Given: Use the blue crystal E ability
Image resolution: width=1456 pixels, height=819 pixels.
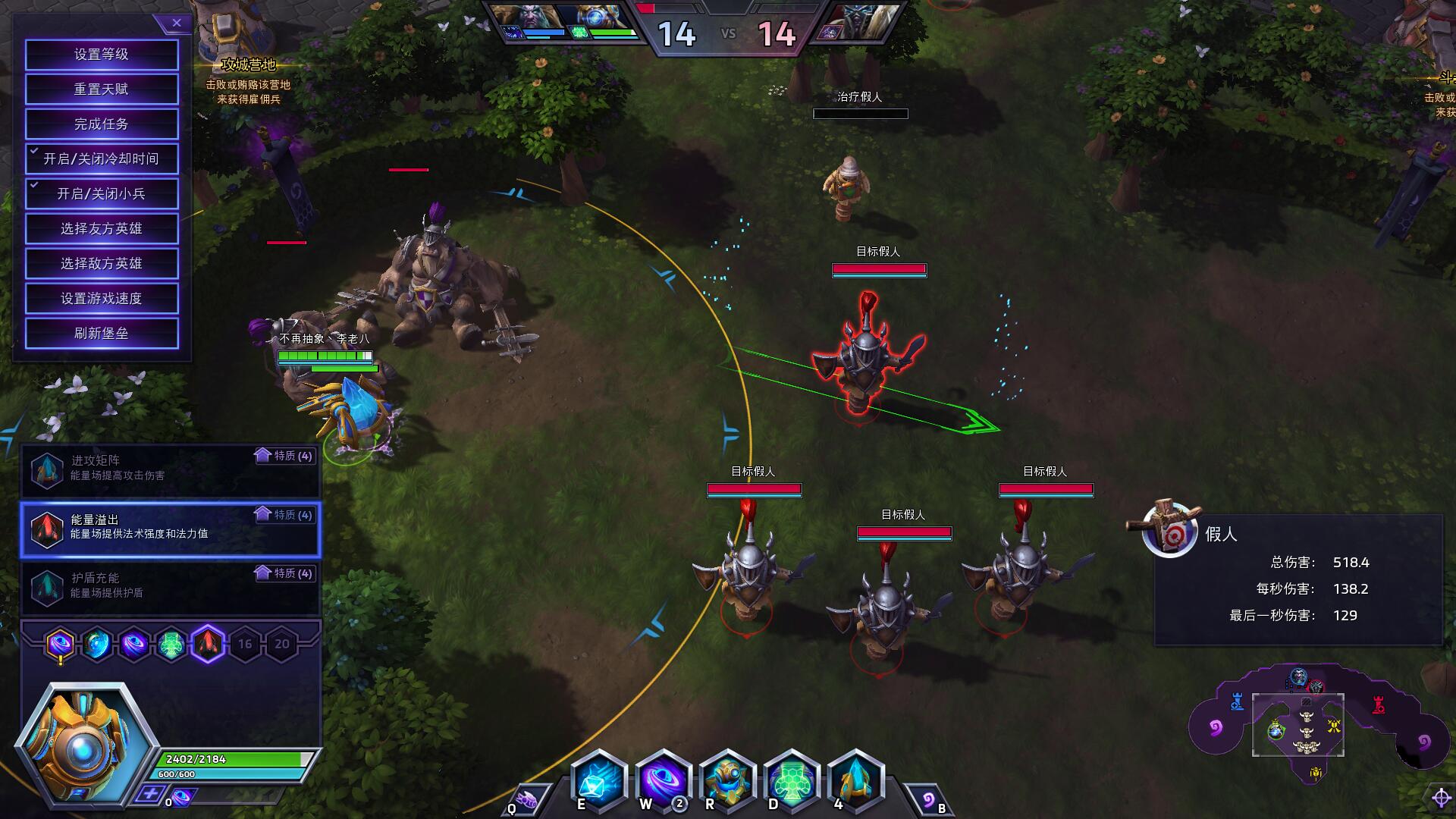Looking at the screenshot, I should tap(598, 781).
